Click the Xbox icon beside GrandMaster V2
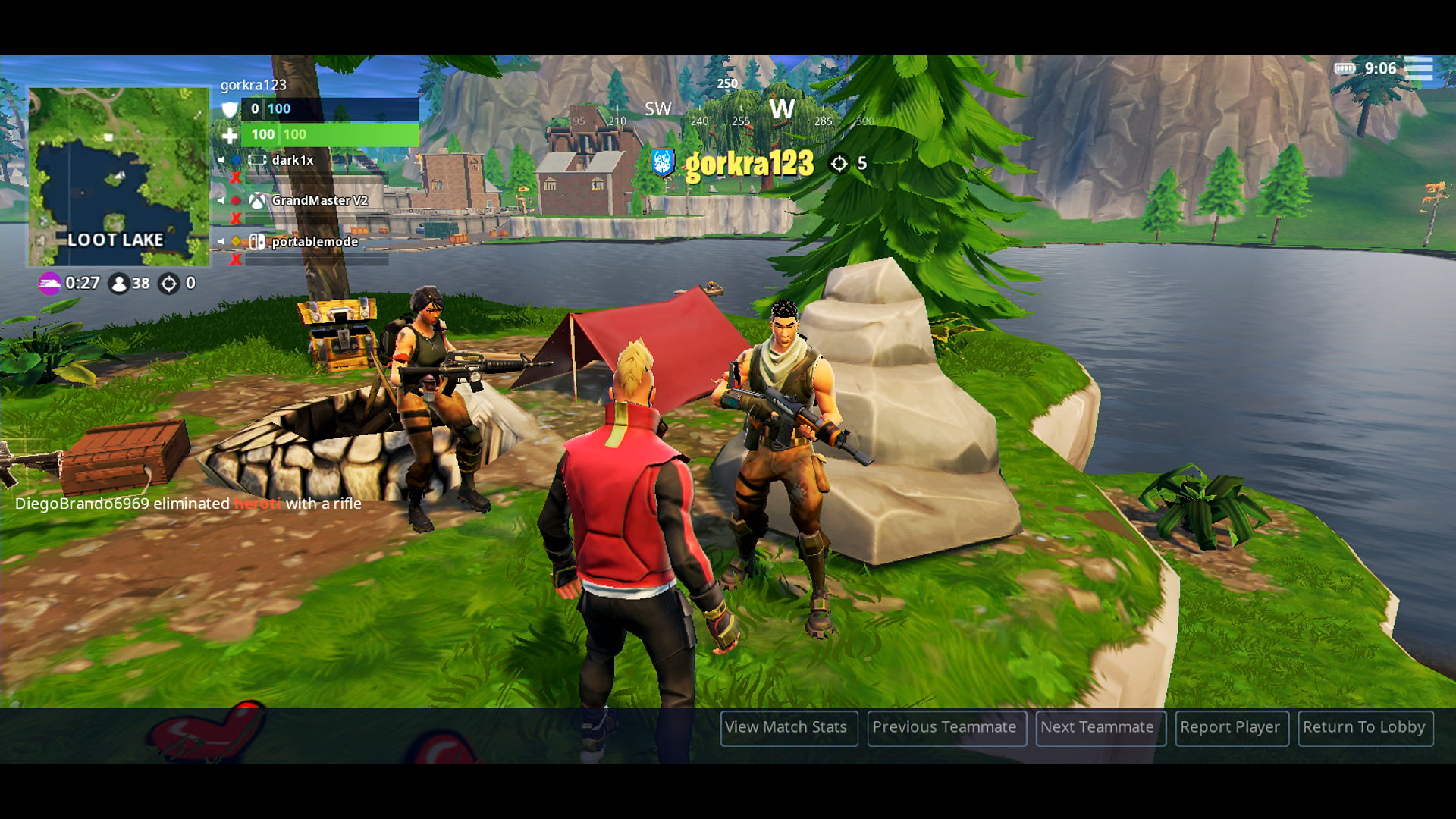 coord(256,202)
